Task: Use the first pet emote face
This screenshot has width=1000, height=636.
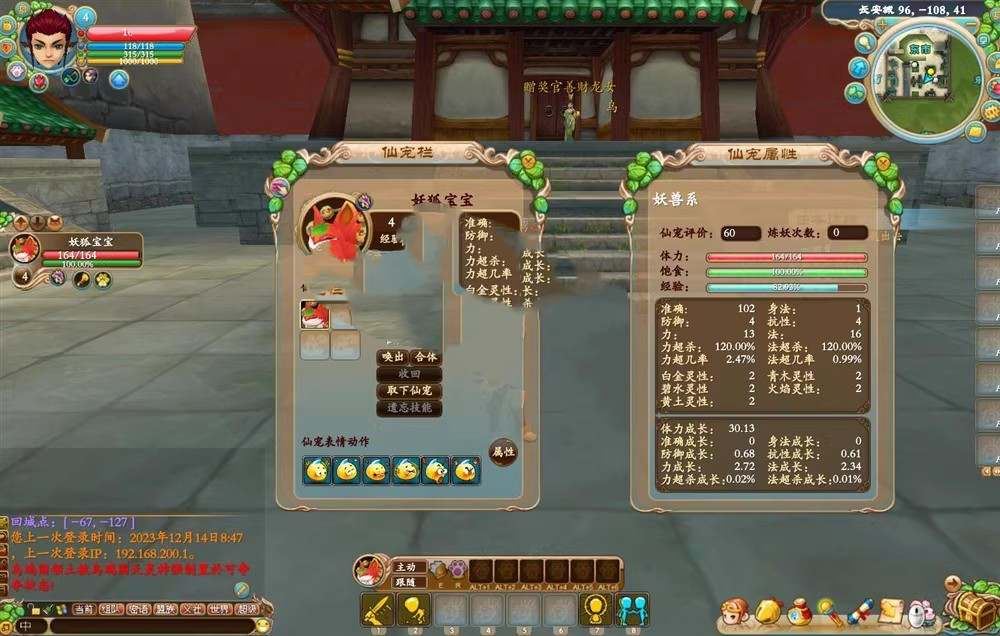Action: click(x=317, y=470)
